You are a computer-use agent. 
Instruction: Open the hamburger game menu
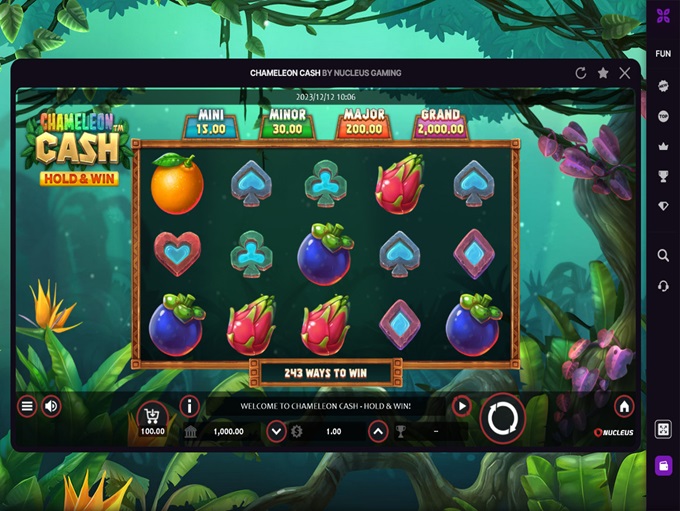pyautogui.click(x=27, y=406)
